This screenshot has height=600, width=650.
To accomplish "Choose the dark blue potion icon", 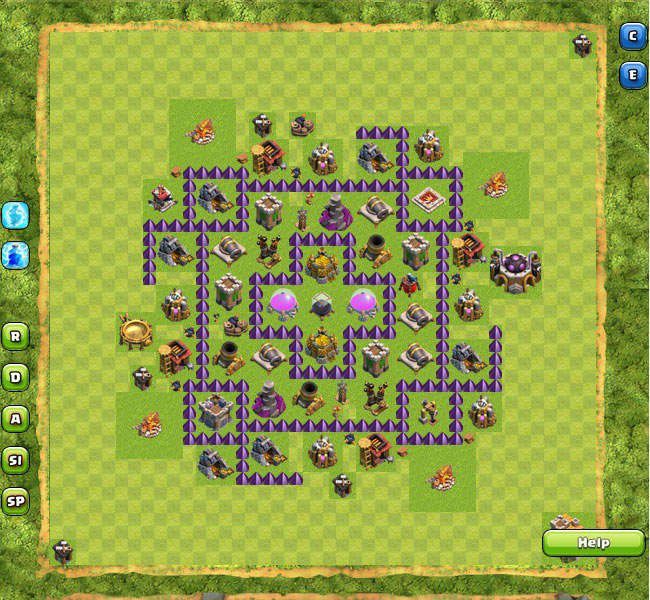I will tap(15, 254).
